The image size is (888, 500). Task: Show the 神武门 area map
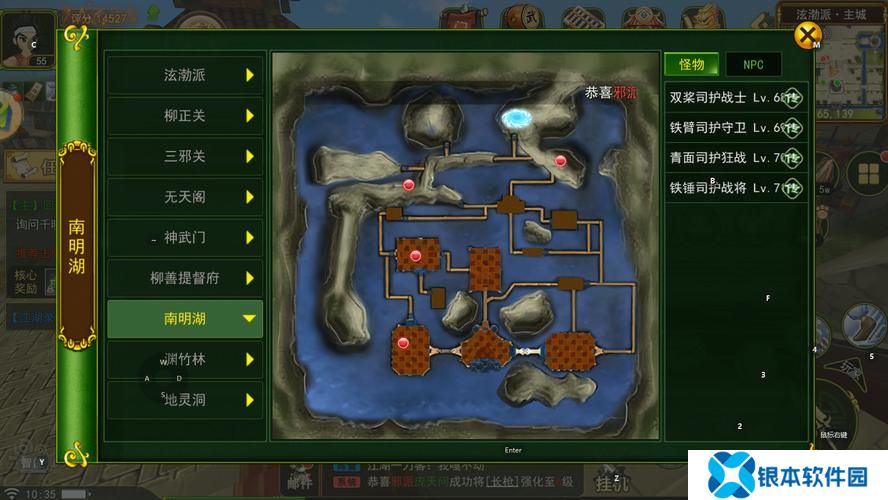[x=185, y=238]
